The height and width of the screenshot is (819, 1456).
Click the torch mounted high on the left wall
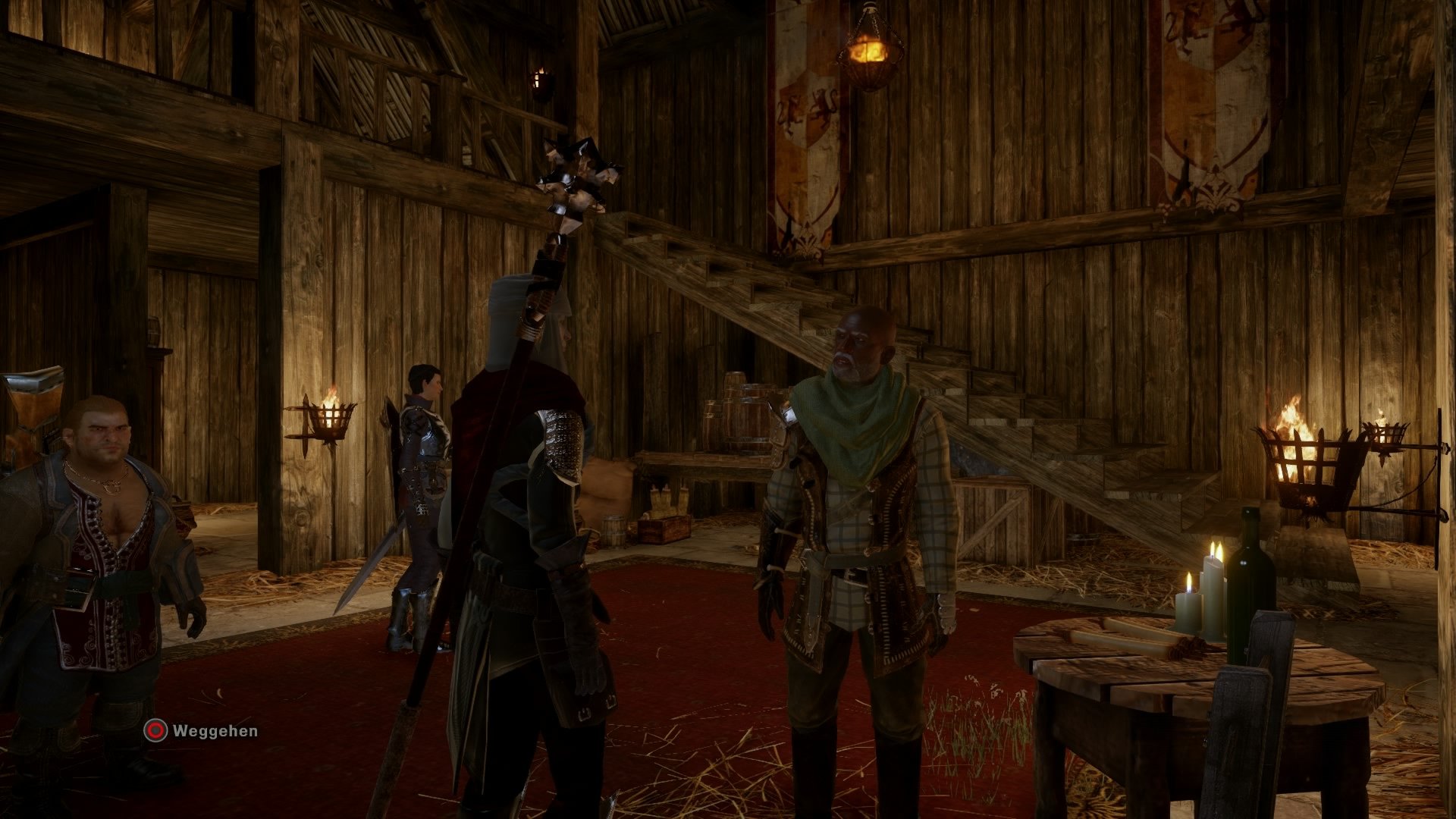click(542, 80)
